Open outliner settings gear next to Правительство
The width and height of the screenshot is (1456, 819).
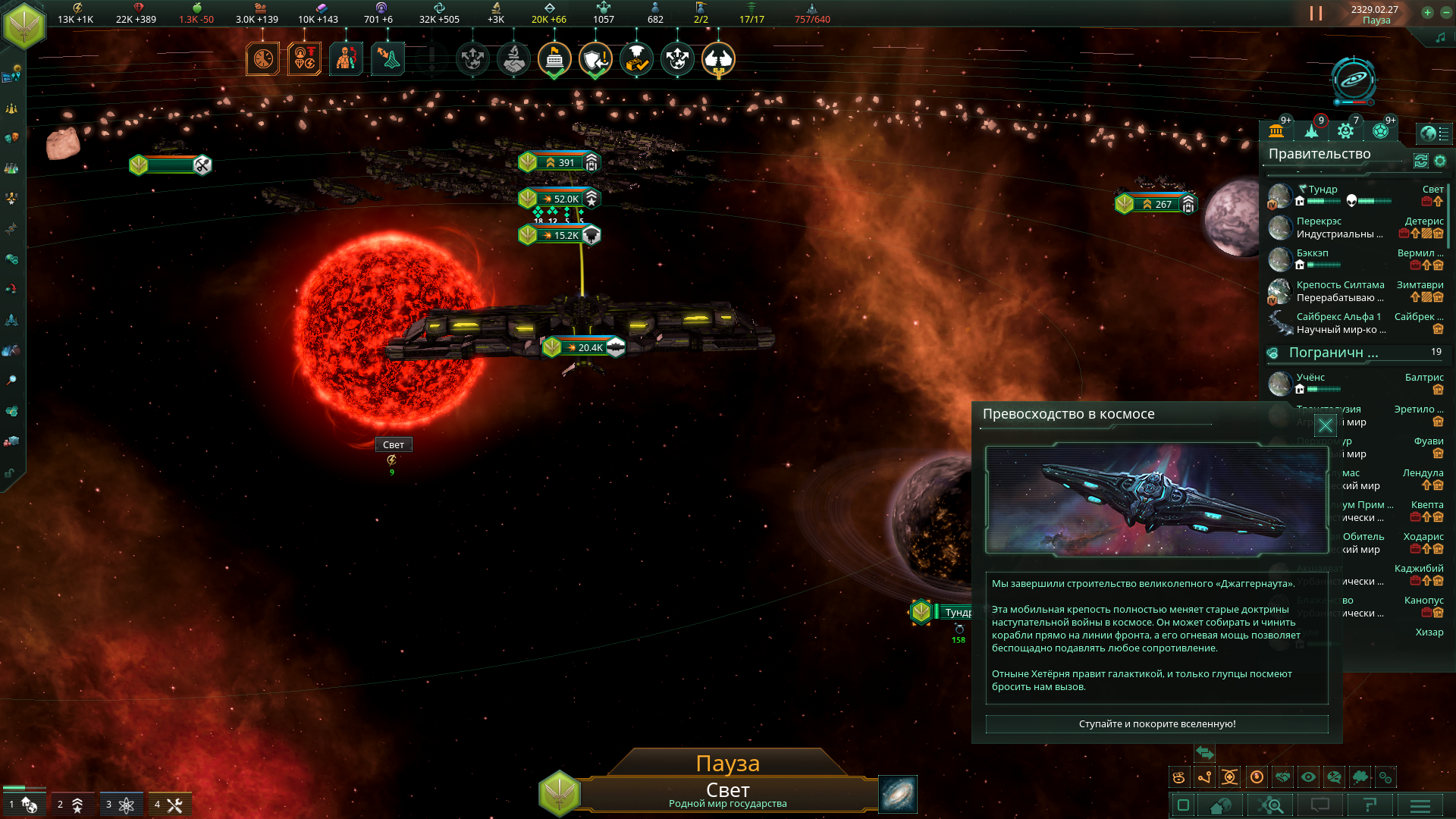pyautogui.click(x=1440, y=161)
